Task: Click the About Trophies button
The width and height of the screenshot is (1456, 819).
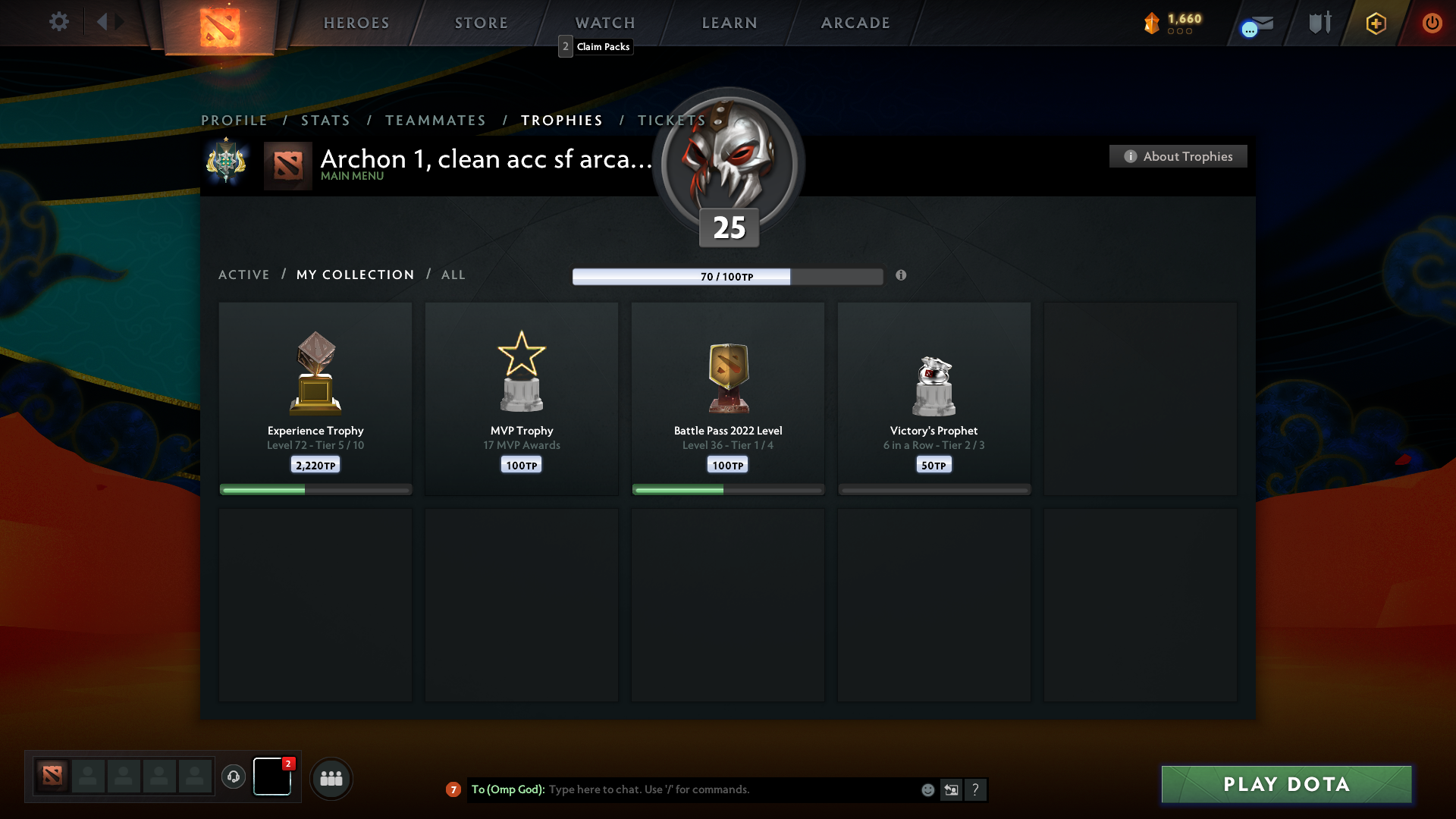Action: (x=1178, y=156)
